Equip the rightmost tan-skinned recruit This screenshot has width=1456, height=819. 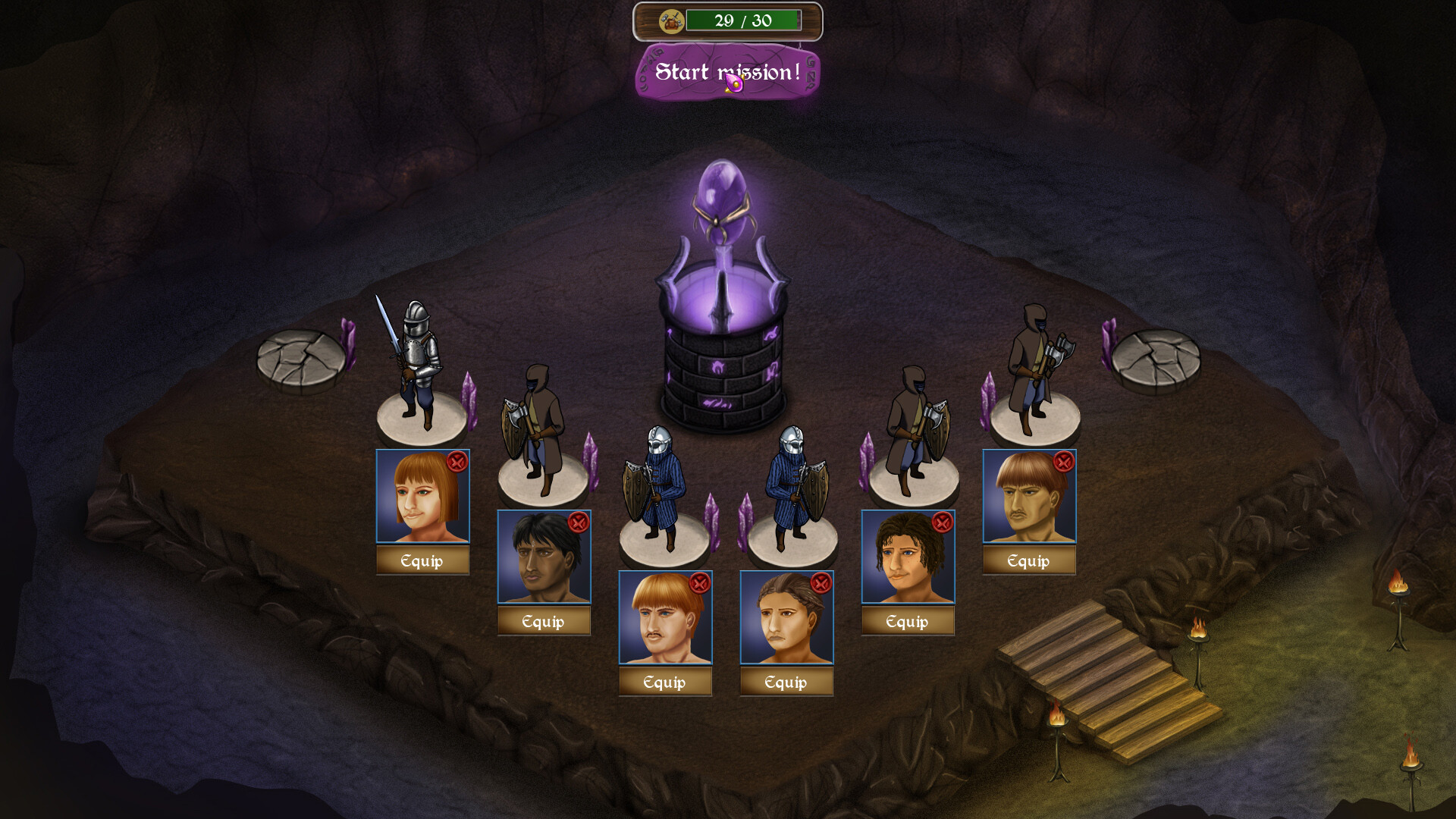pyautogui.click(x=1028, y=561)
